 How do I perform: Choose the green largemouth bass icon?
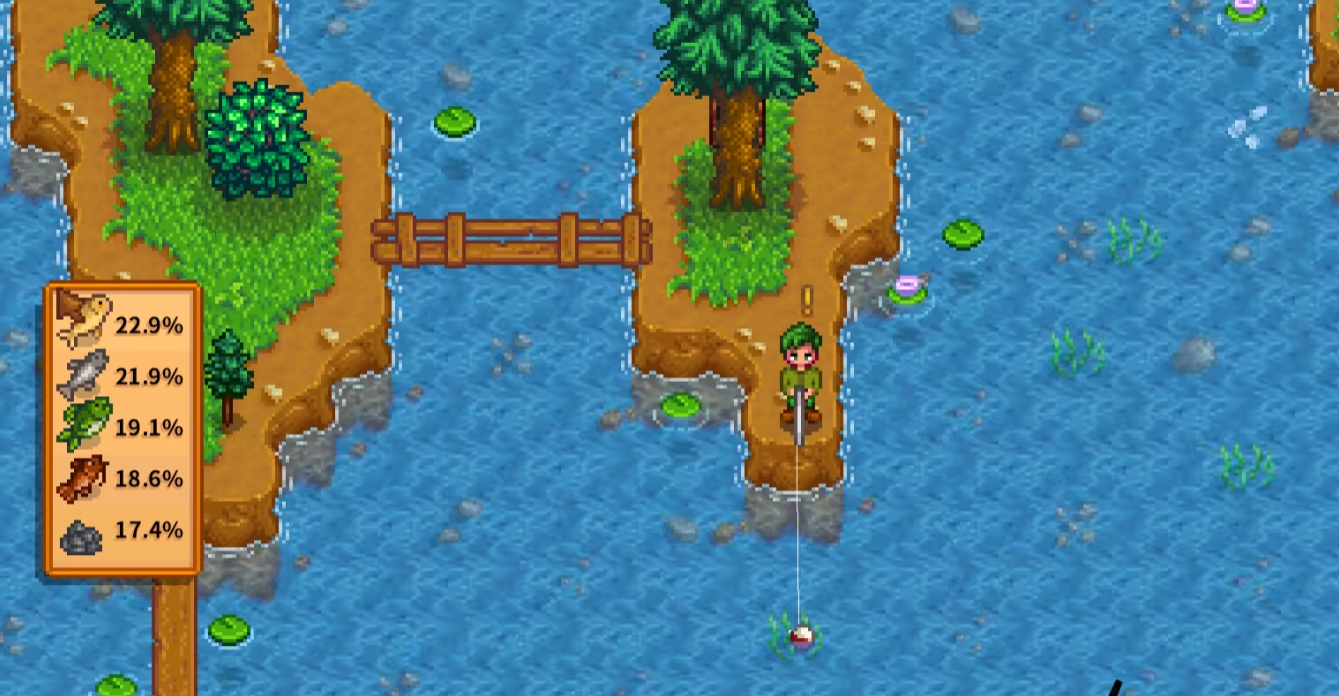click(x=83, y=425)
